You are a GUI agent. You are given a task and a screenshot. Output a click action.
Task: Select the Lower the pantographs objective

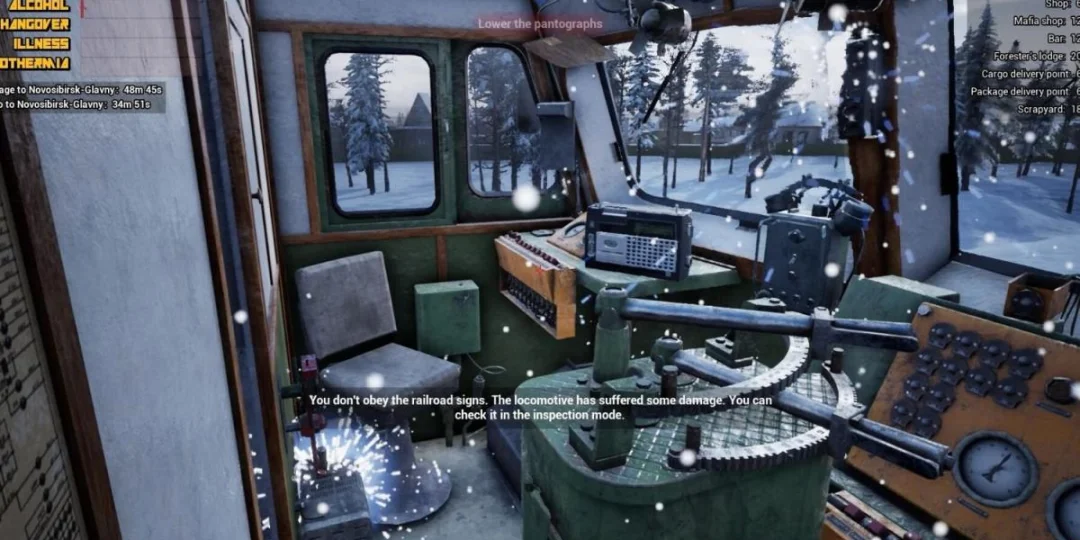pyautogui.click(x=540, y=24)
